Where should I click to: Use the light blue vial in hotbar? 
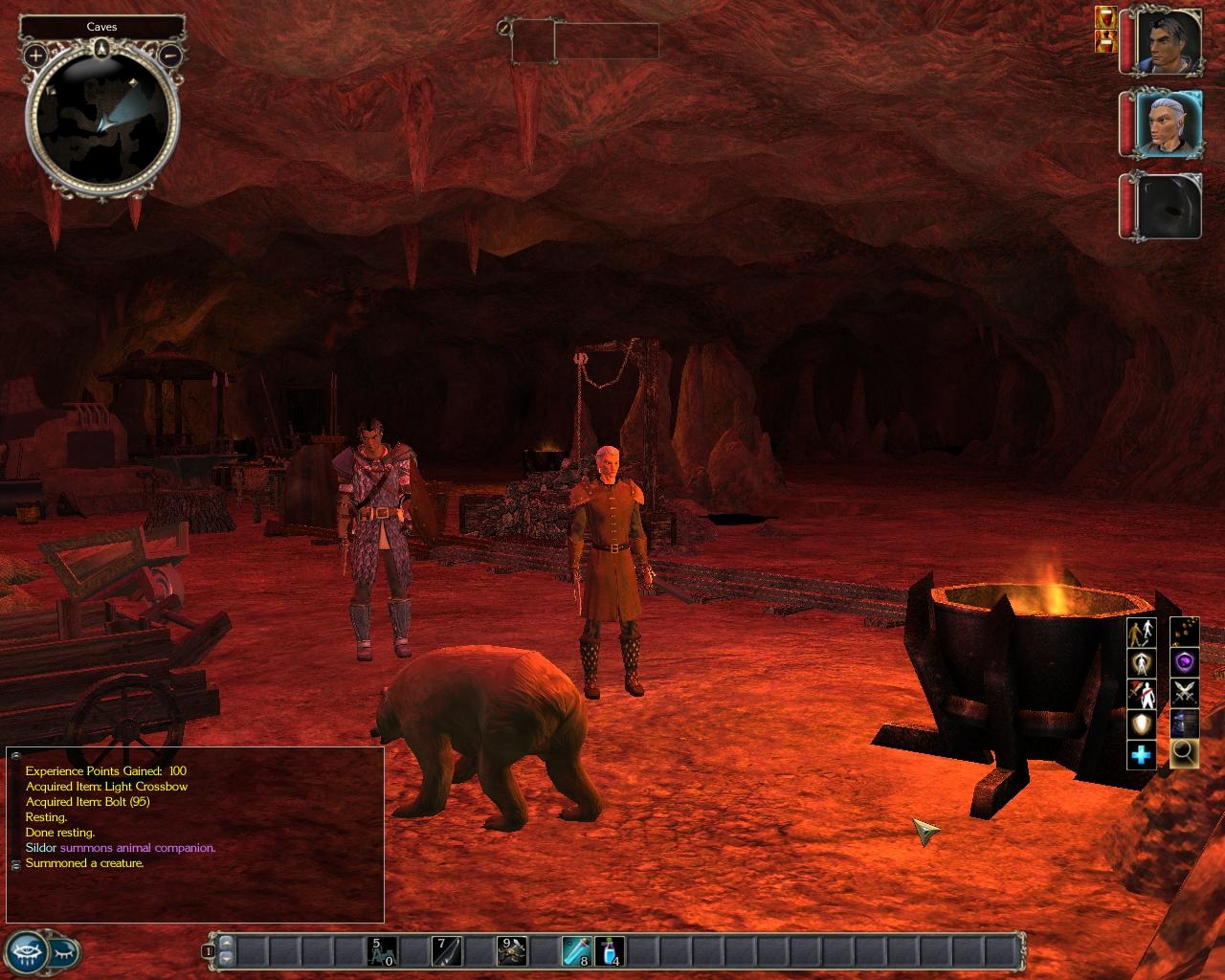[575, 951]
